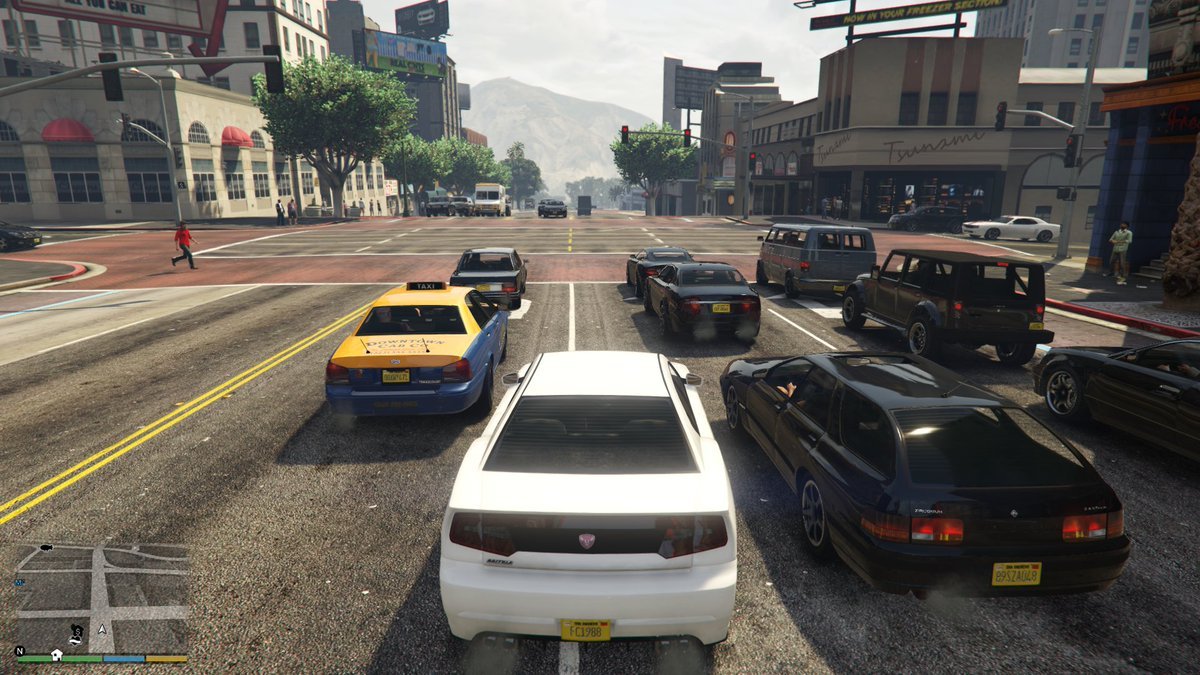Click the house safehouse marker on minimap

pos(57,654)
